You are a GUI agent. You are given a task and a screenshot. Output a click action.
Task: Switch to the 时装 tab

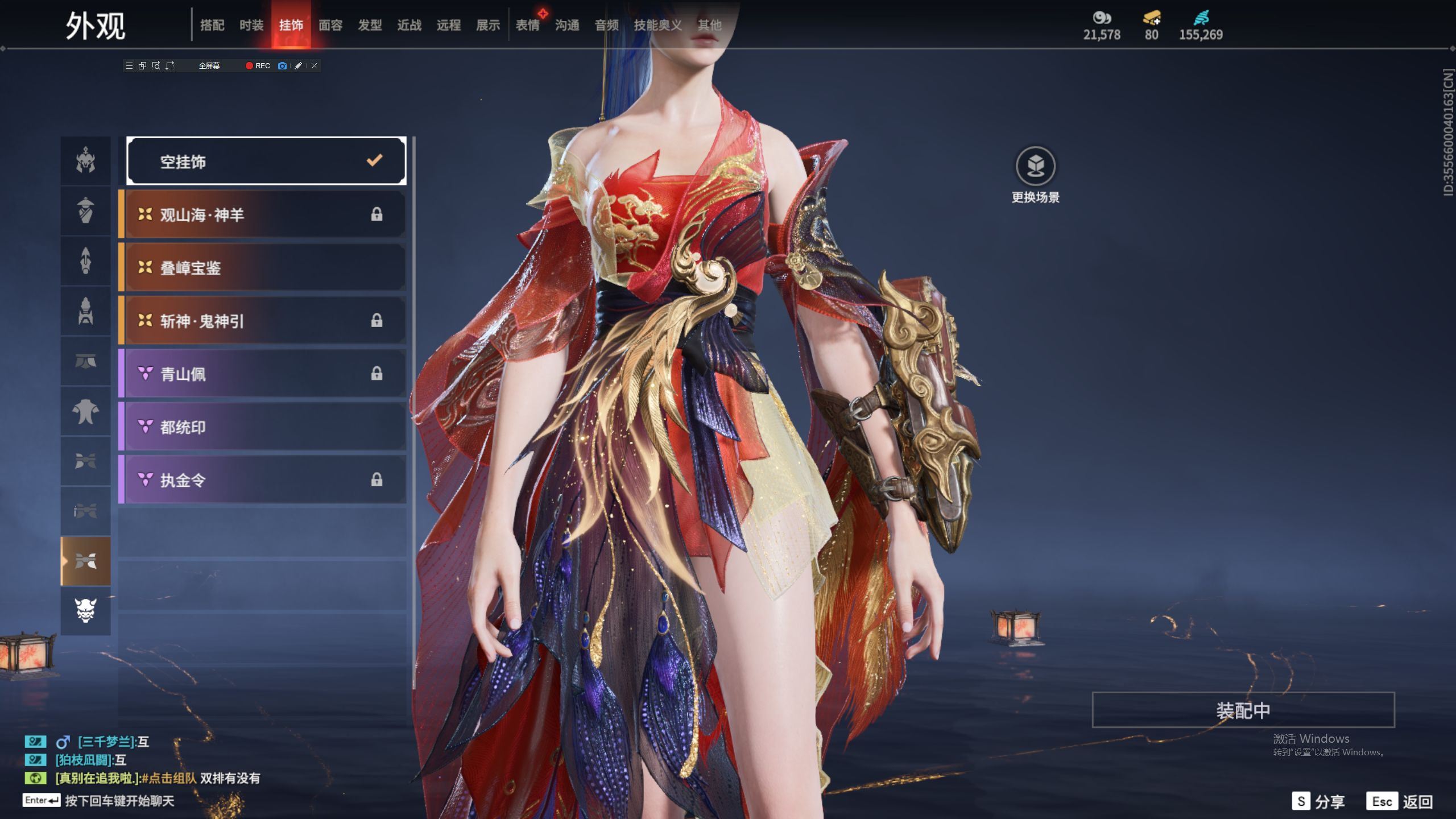point(251,25)
